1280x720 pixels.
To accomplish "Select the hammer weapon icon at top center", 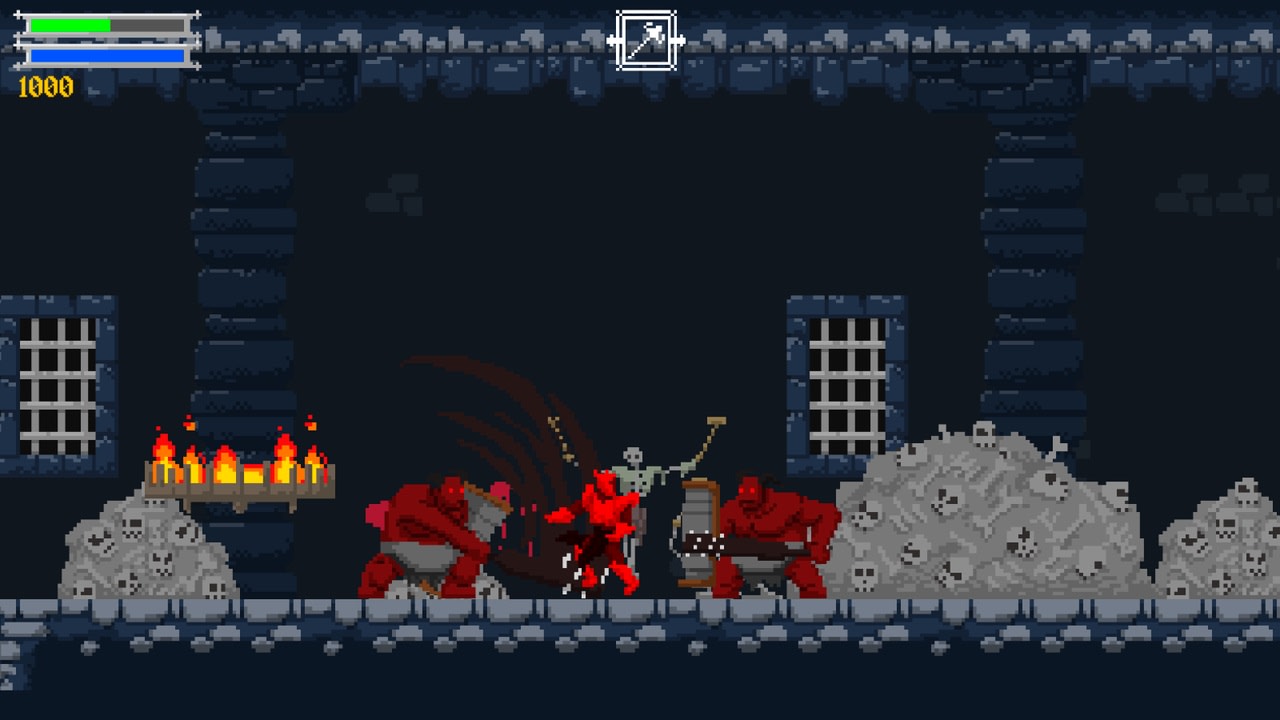I will [x=645, y=37].
